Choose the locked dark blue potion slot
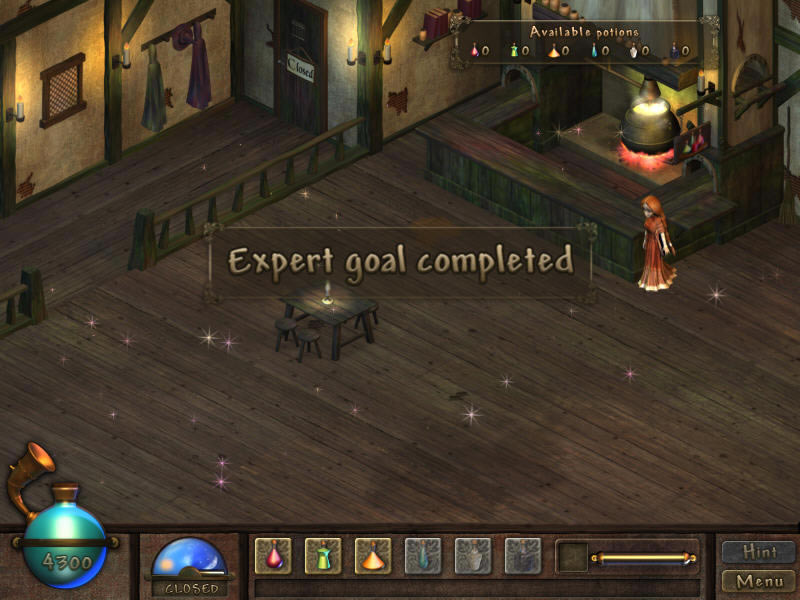 coord(523,556)
